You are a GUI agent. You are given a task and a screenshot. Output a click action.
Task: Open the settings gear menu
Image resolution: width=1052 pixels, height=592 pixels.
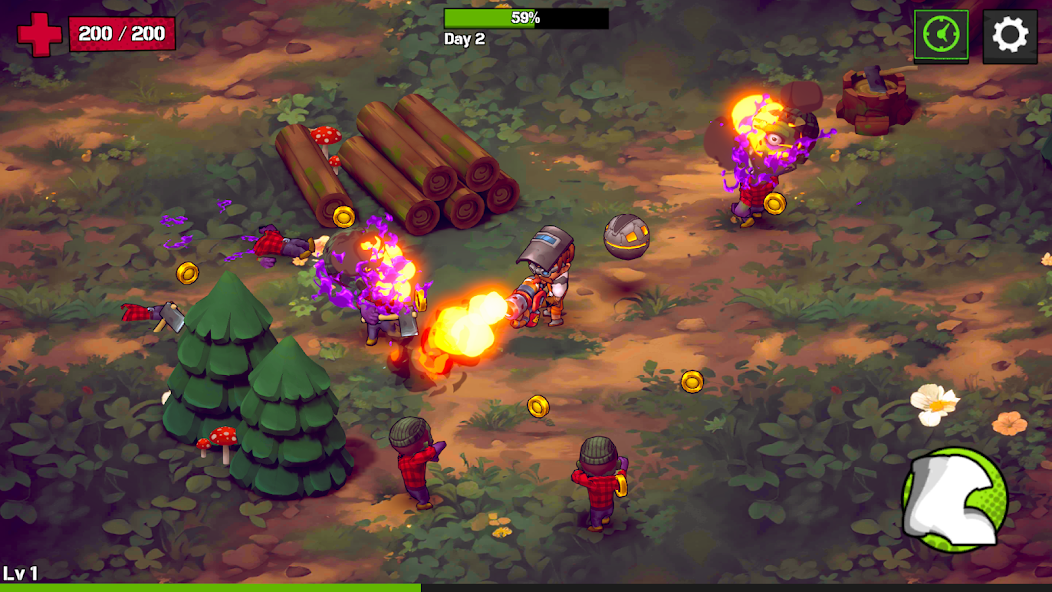coord(1009,36)
